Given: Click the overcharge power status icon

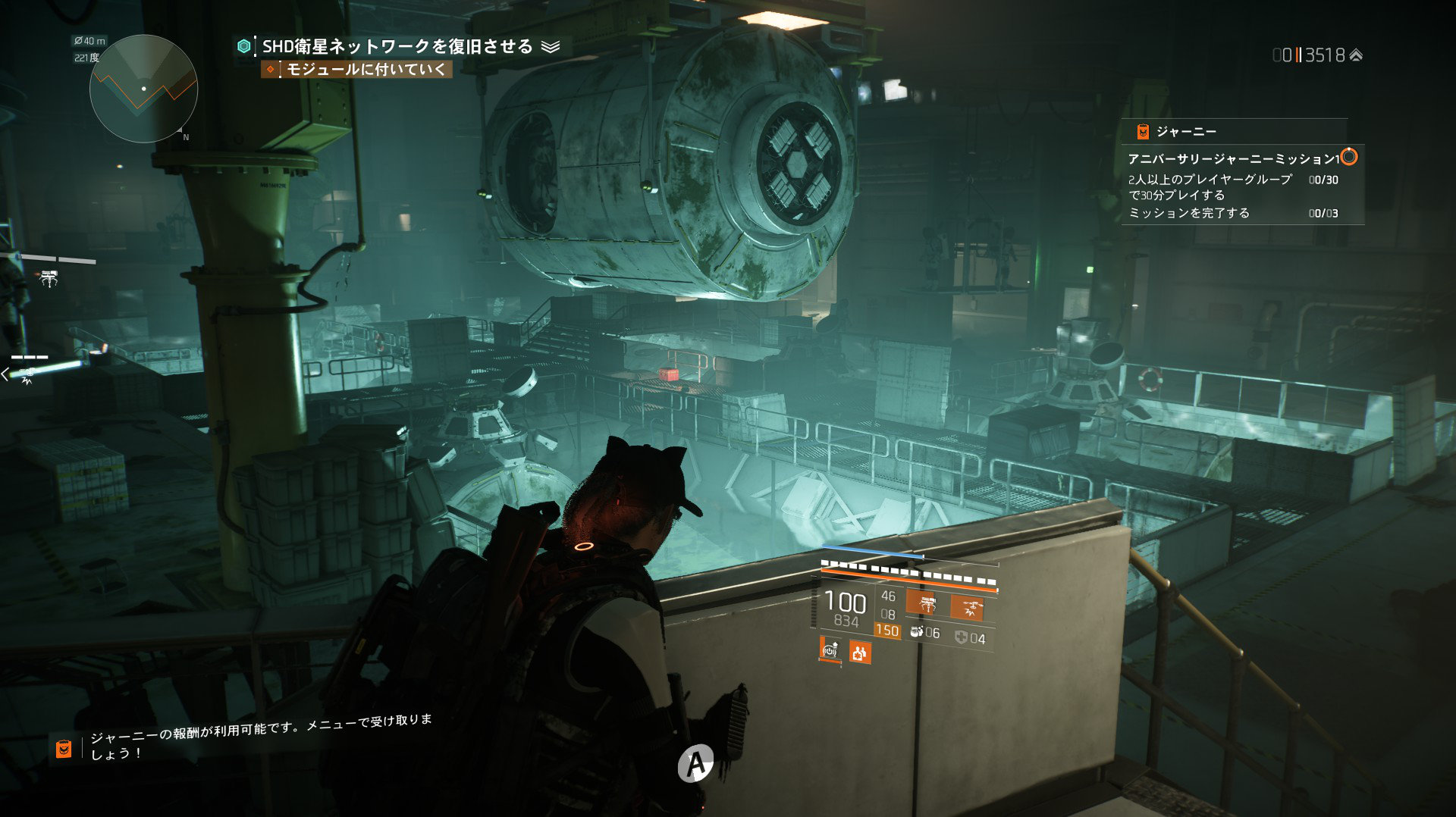Looking at the screenshot, I should (830, 650).
